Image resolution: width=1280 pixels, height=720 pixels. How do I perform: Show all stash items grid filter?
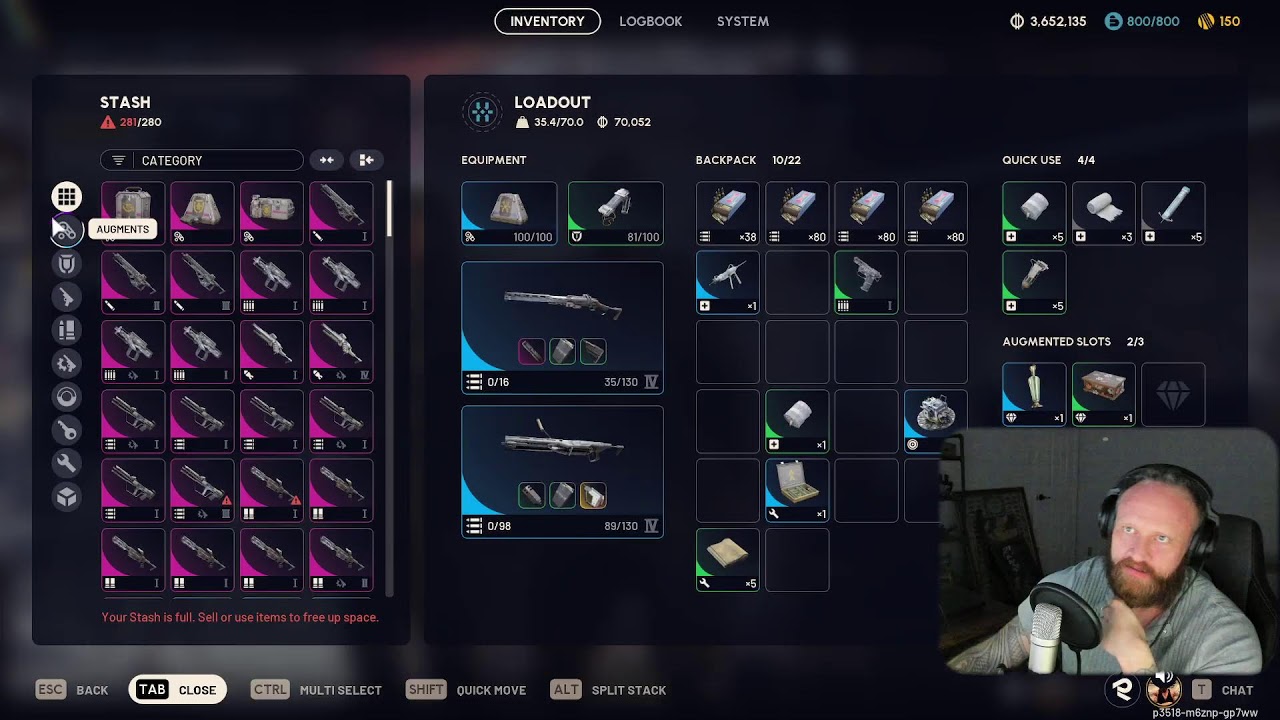pos(66,196)
